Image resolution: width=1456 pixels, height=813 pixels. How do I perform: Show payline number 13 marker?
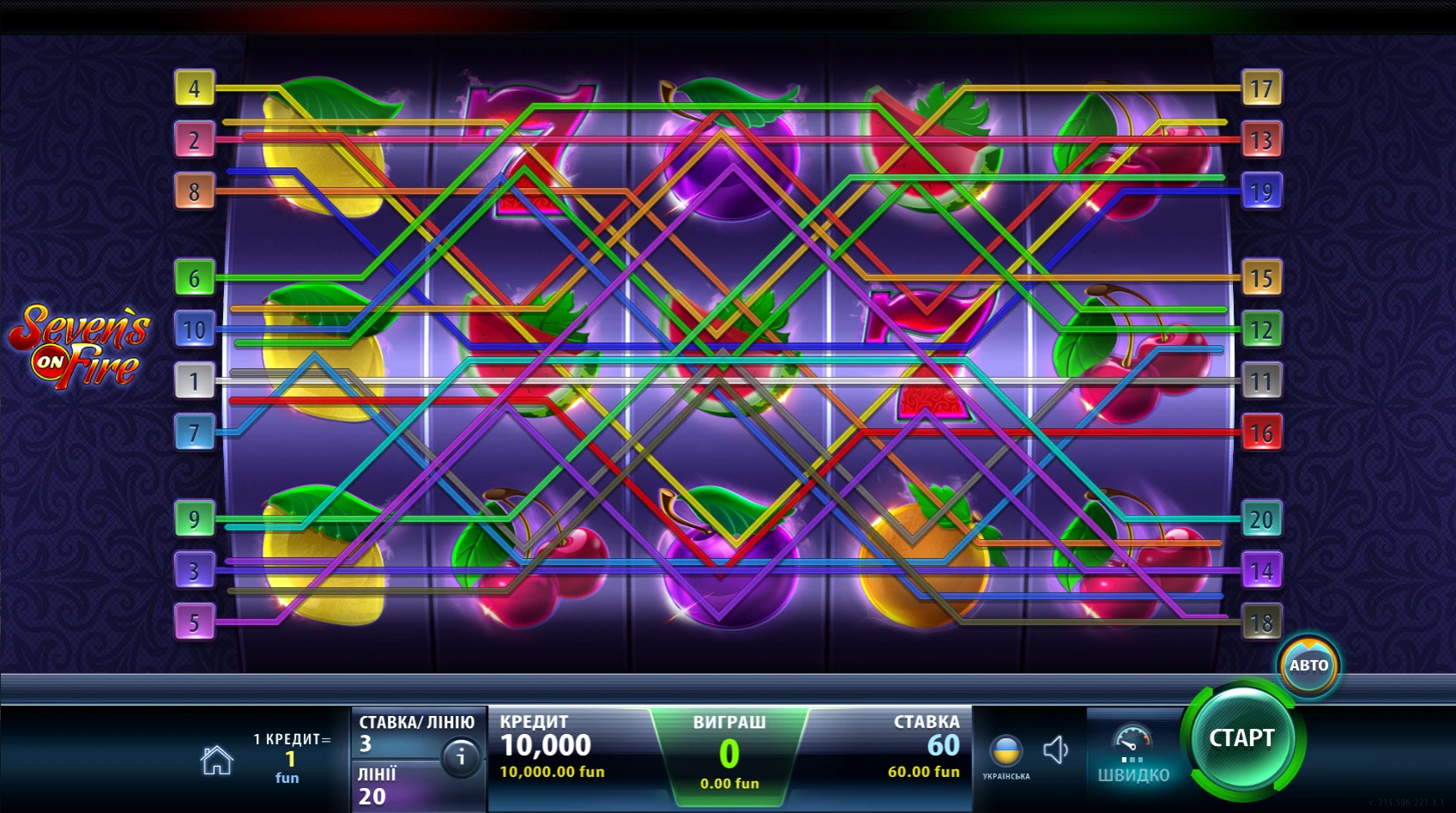(x=1261, y=140)
